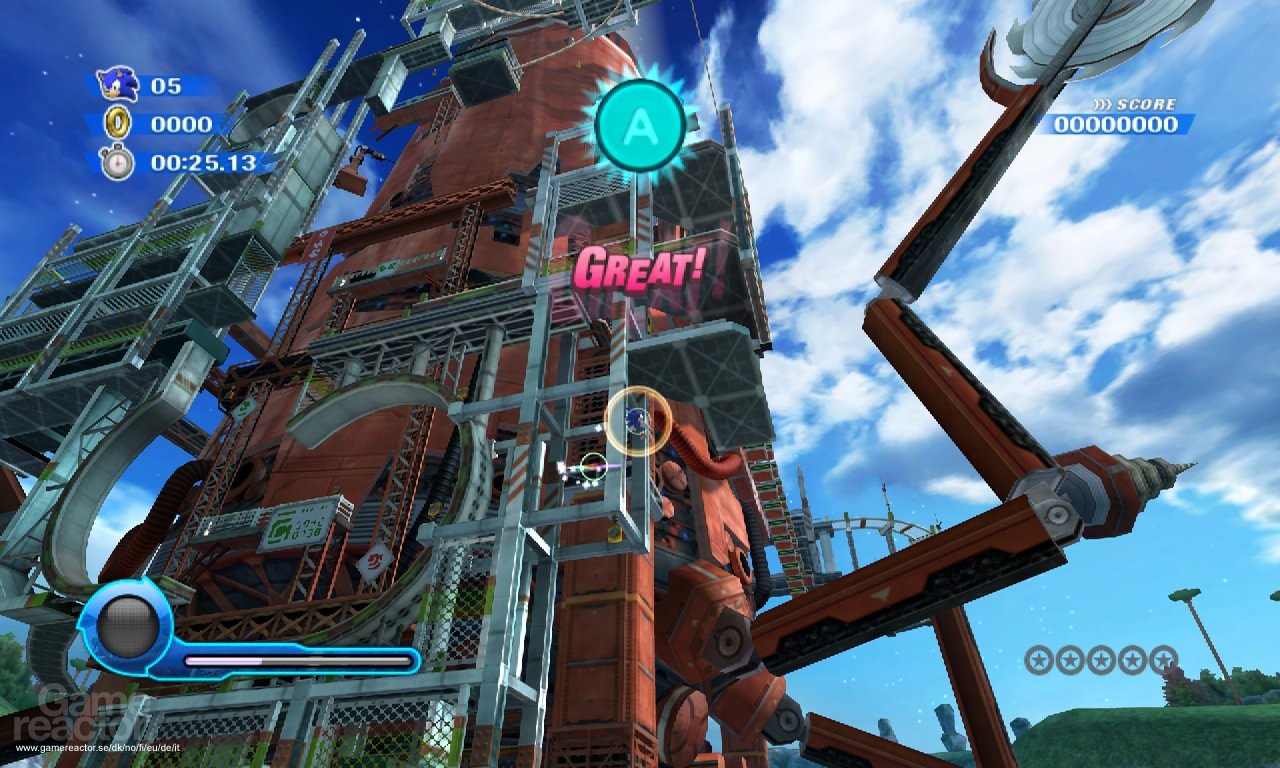Screen dimensions: 1280x768
Task: Click the Sonic life counter icon
Action: click(x=115, y=86)
